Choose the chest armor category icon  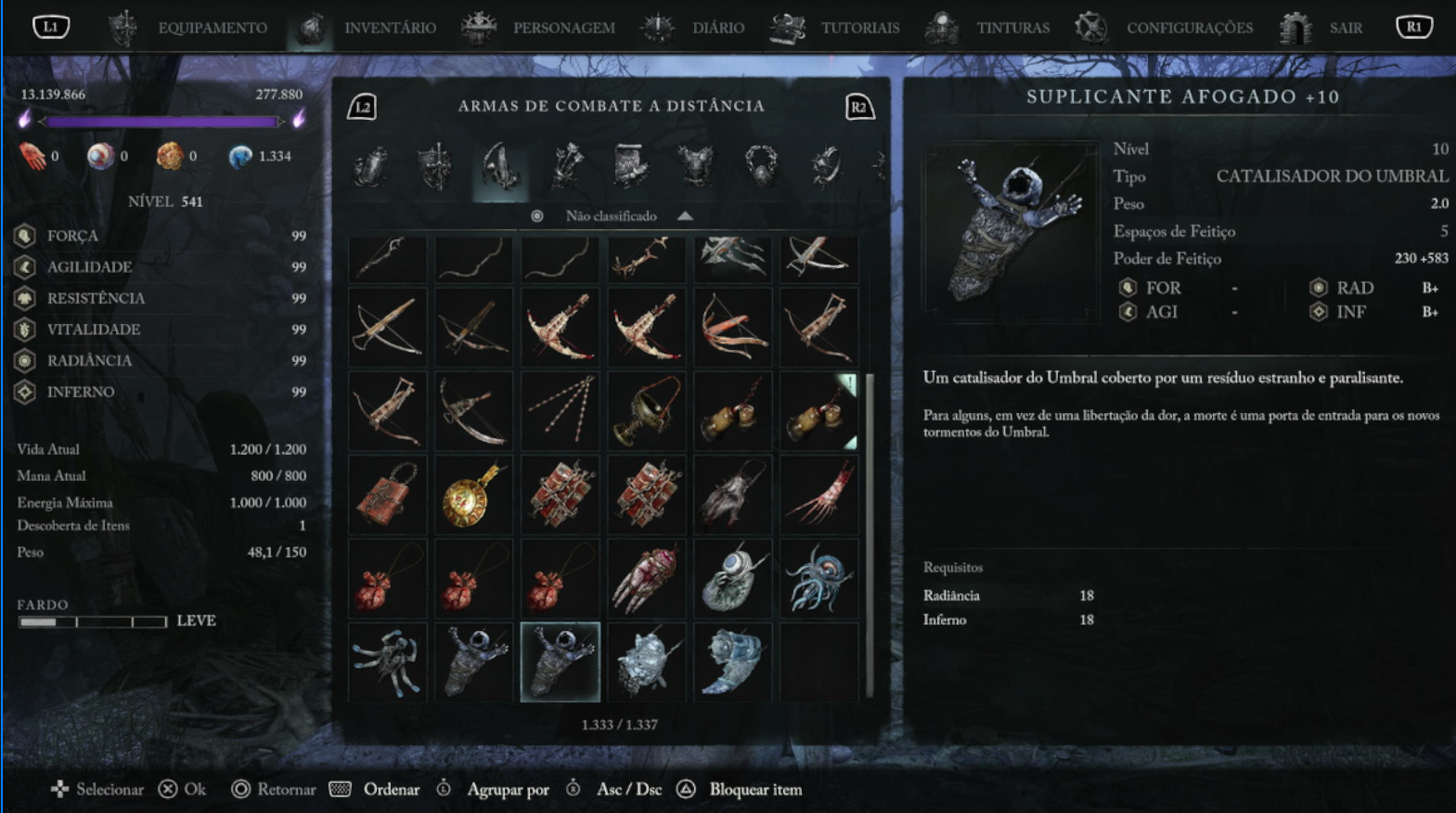(695, 167)
